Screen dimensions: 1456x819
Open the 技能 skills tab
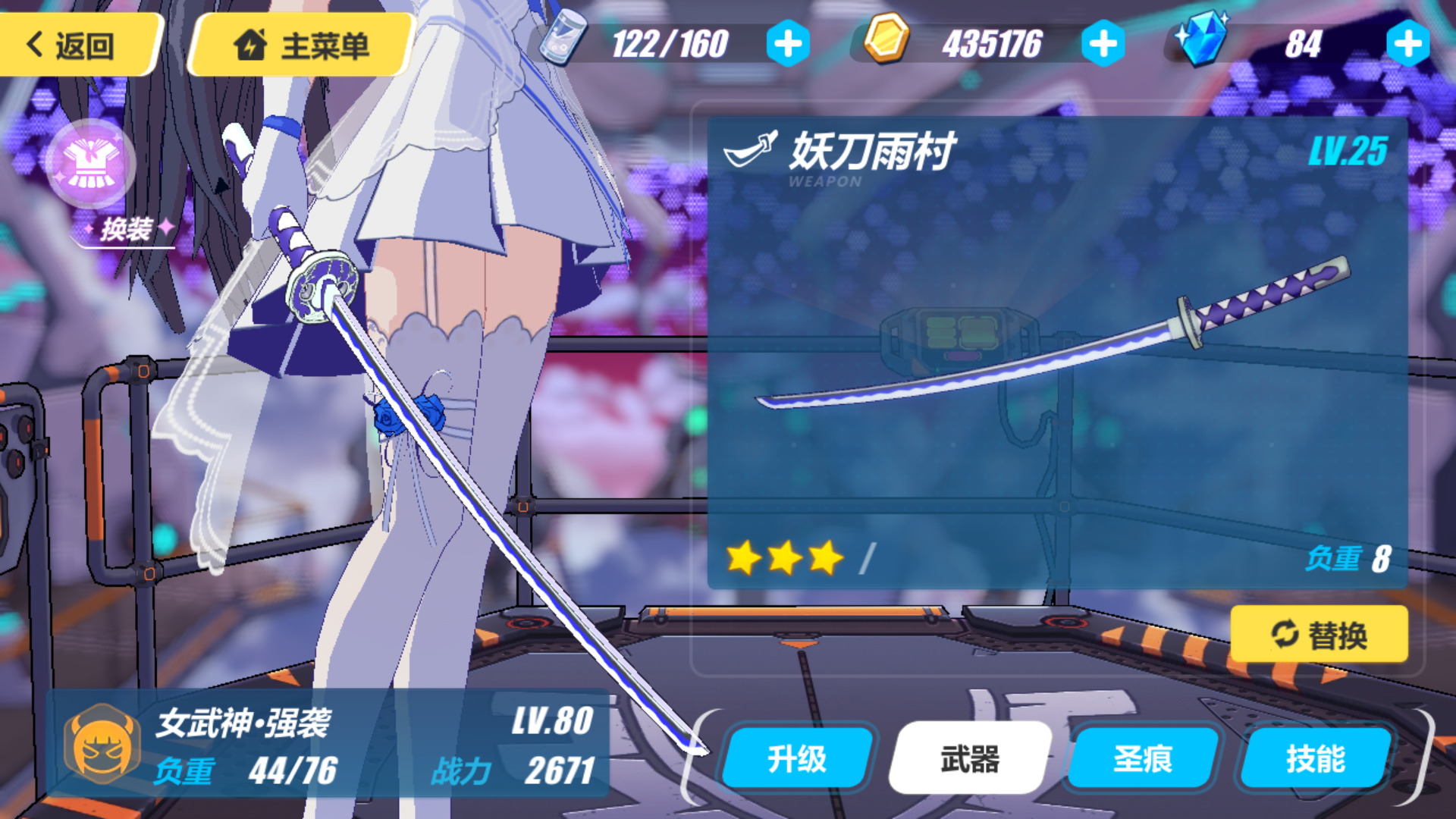(x=1317, y=758)
